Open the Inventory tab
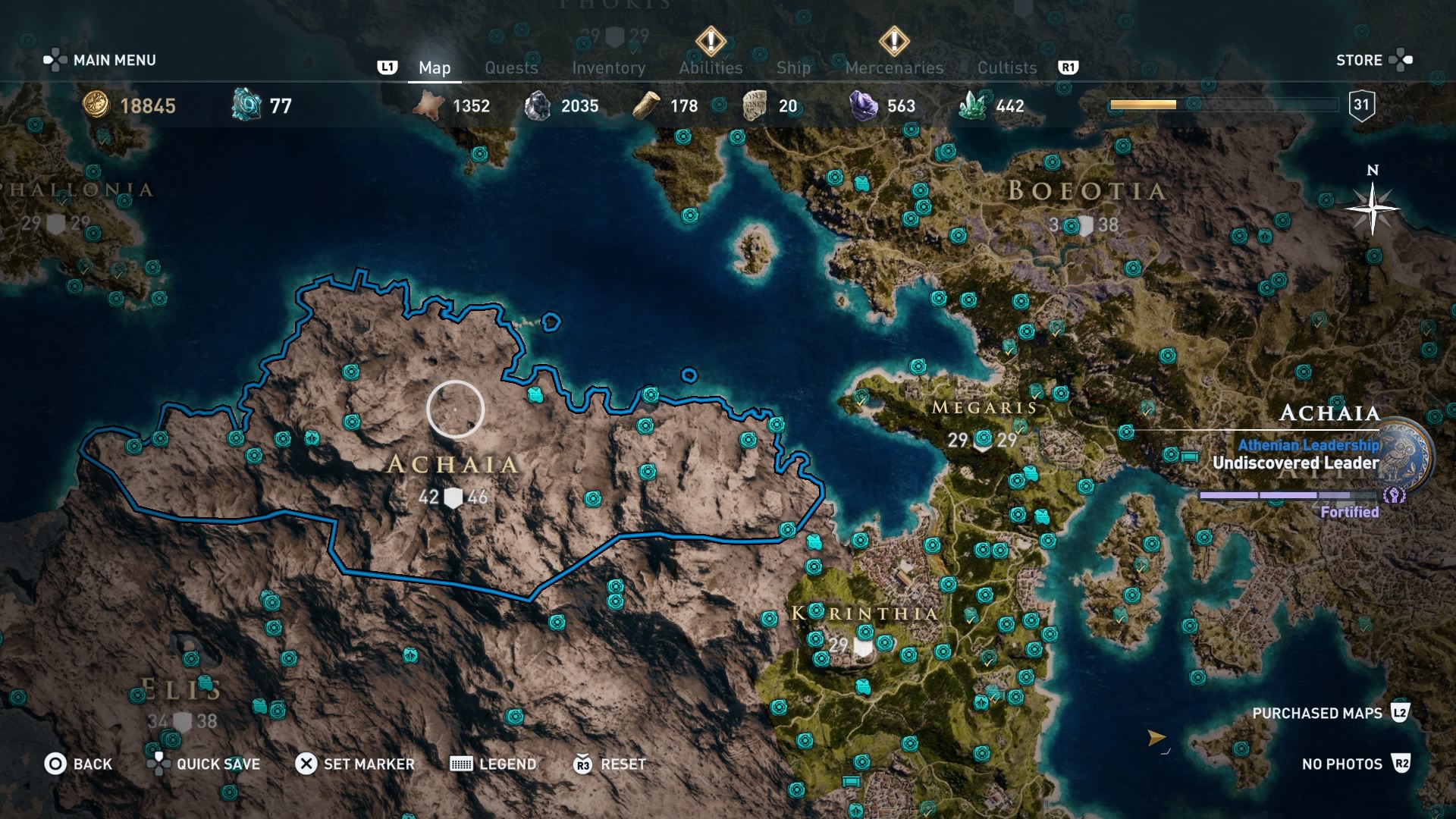The height and width of the screenshot is (819, 1456). [x=609, y=67]
